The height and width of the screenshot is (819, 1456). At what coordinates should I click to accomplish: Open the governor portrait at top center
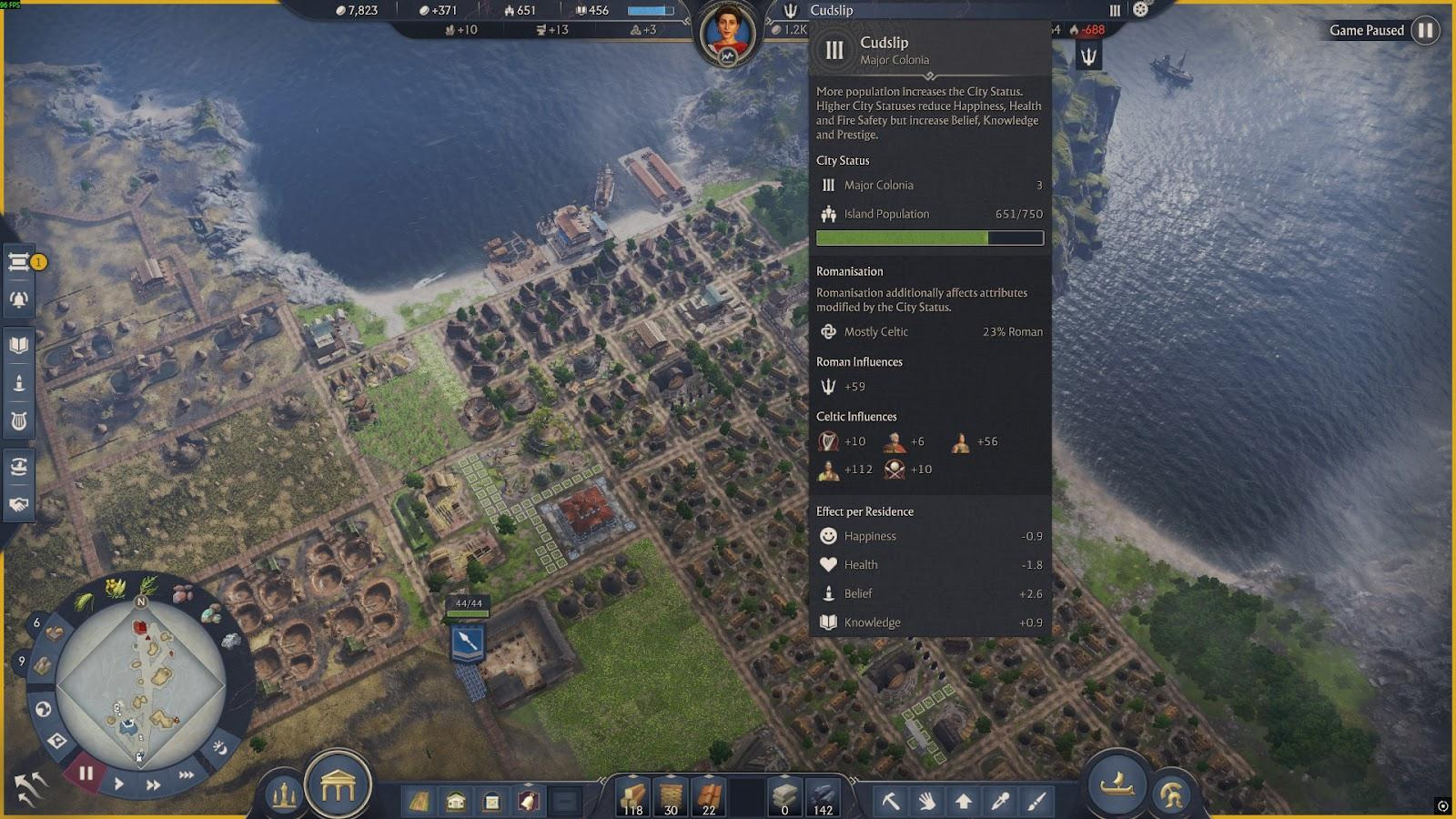[x=726, y=35]
